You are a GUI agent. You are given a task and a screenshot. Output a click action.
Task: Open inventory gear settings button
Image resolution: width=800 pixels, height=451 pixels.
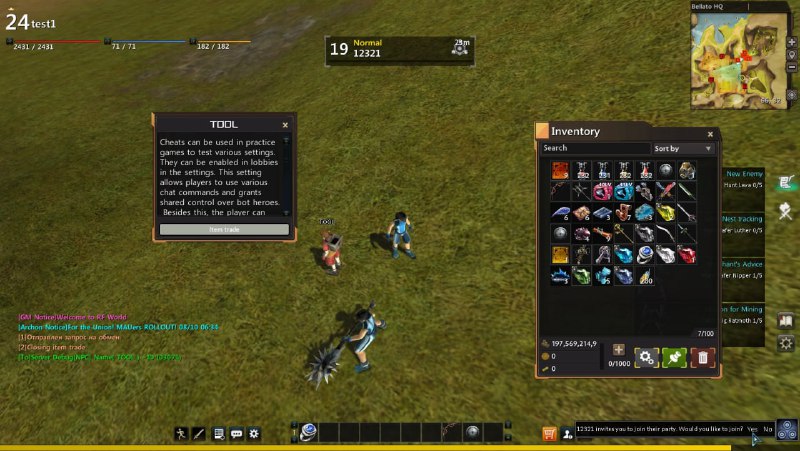pos(646,356)
